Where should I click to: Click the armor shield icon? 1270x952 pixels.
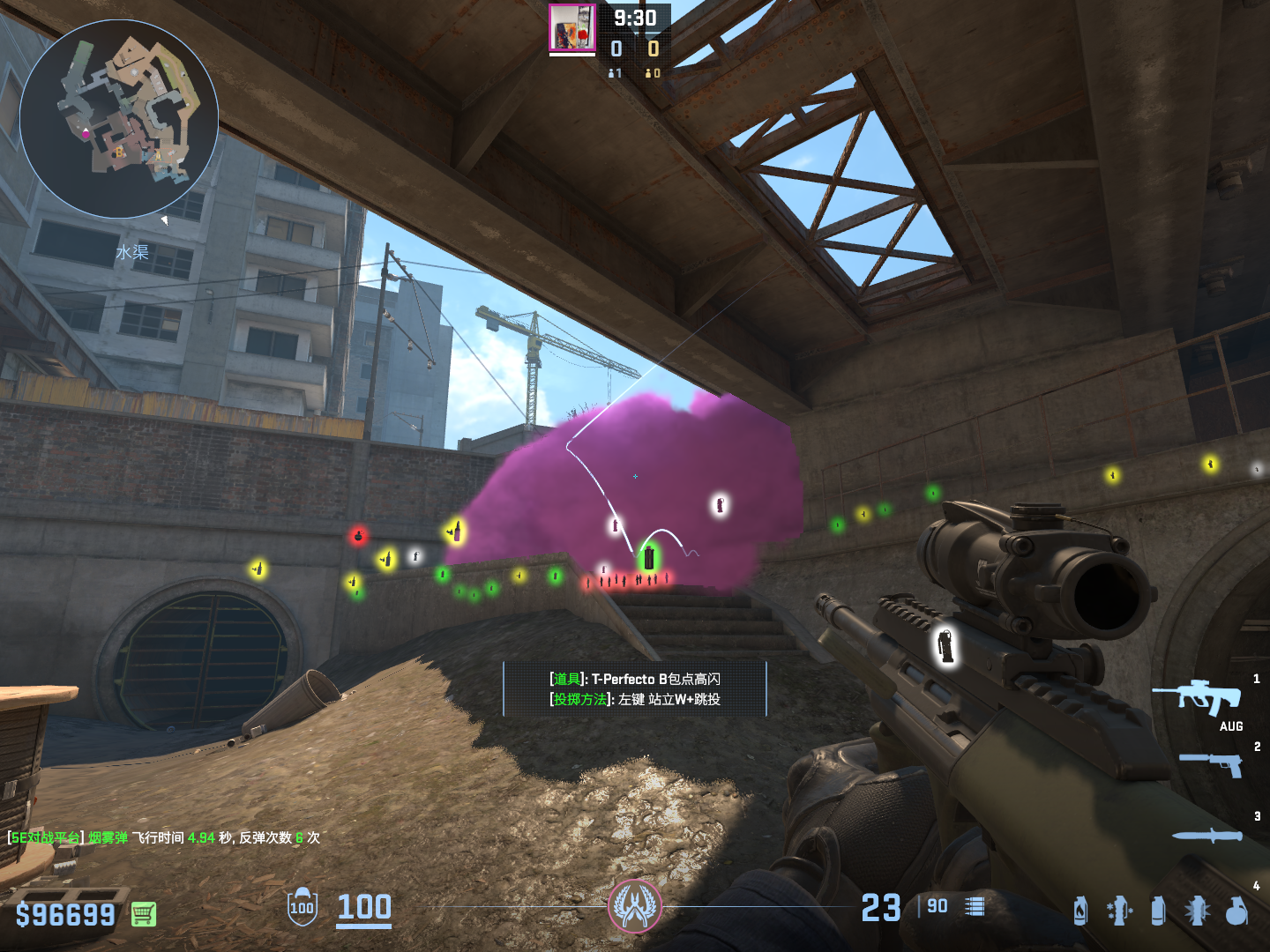pos(302,907)
